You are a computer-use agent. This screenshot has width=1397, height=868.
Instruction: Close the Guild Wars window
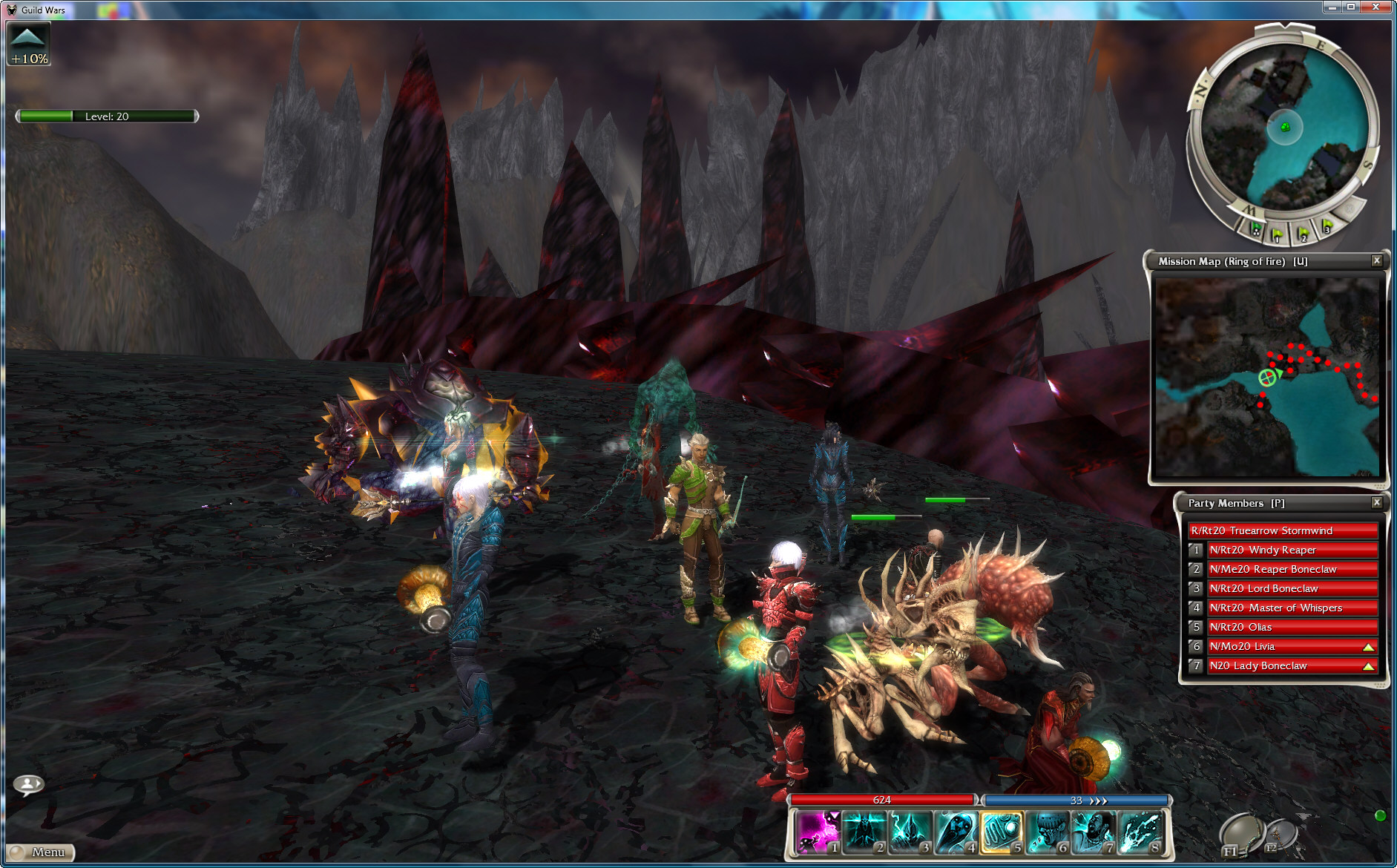1380,7
